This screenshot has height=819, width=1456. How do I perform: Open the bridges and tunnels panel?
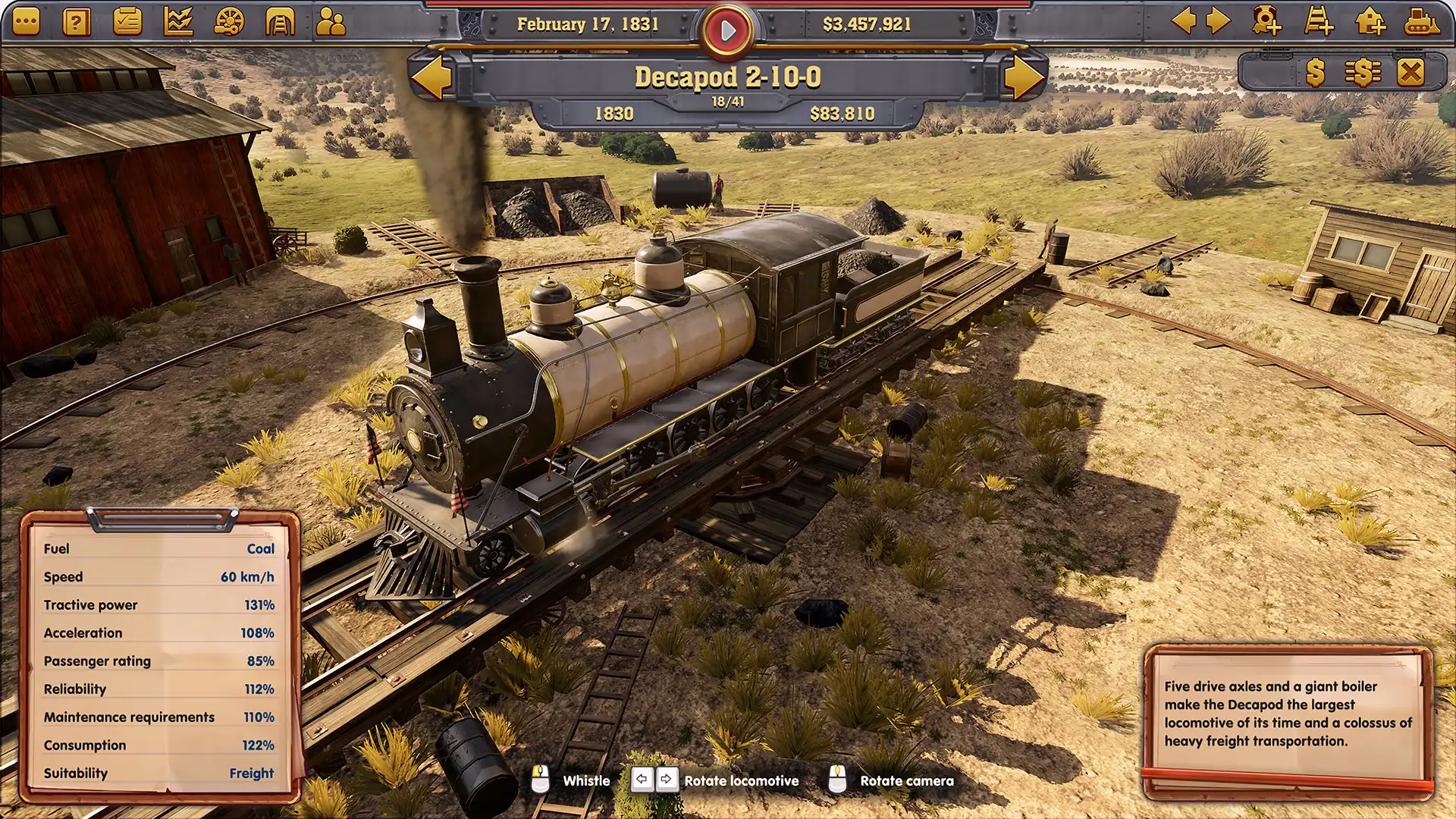pyautogui.click(x=278, y=21)
